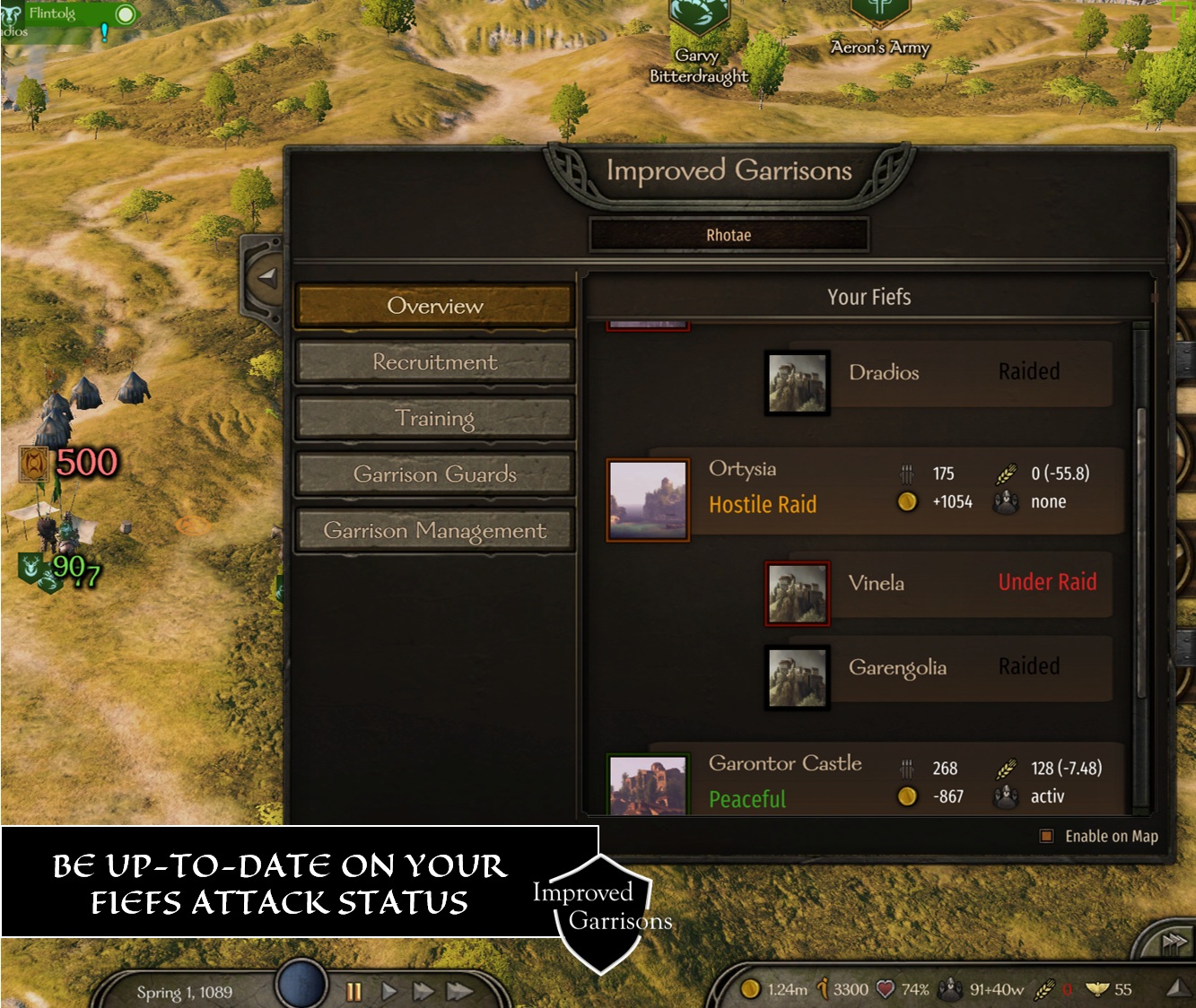Image resolution: width=1196 pixels, height=1008 pixels.
Task: Resume time at normal play speed
Action: pyautogui.click(x=388, y=991)
